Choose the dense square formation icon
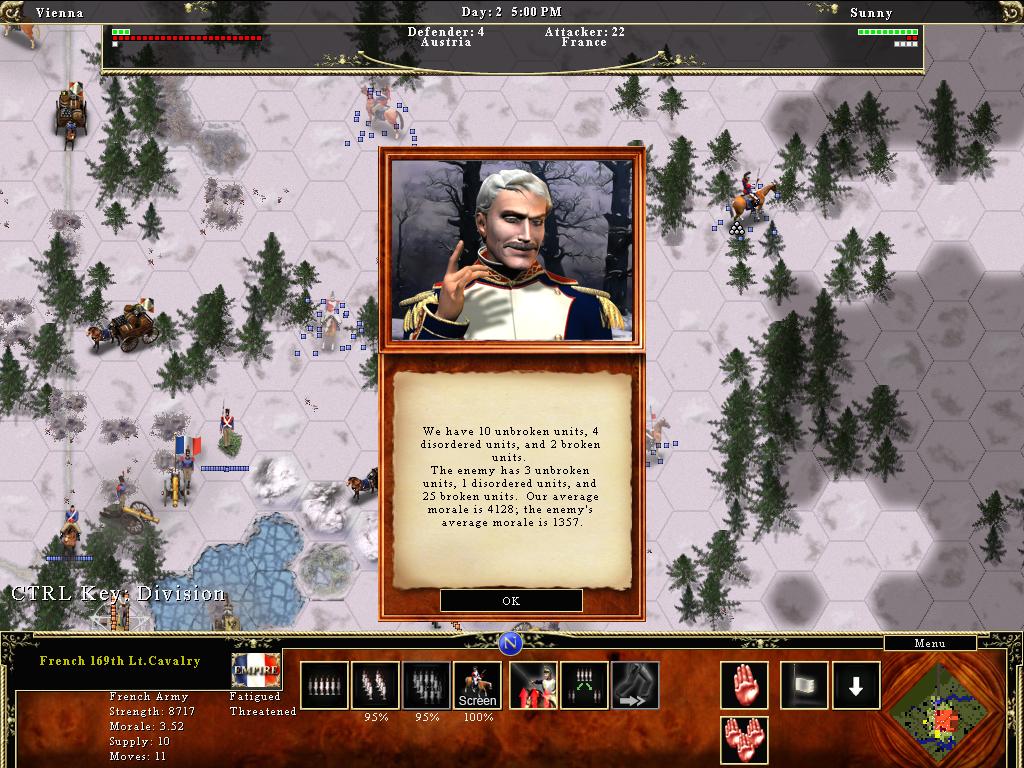Viewport: 1024px width, 768px height. (x=426, y=685)
